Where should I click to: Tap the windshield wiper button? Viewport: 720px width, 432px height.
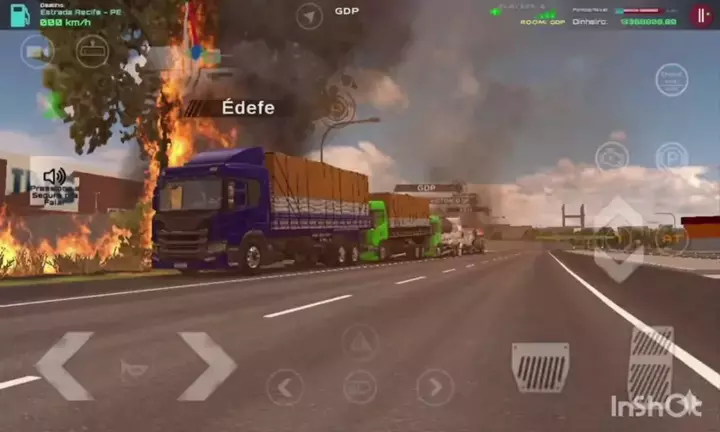tap(92, 50)
